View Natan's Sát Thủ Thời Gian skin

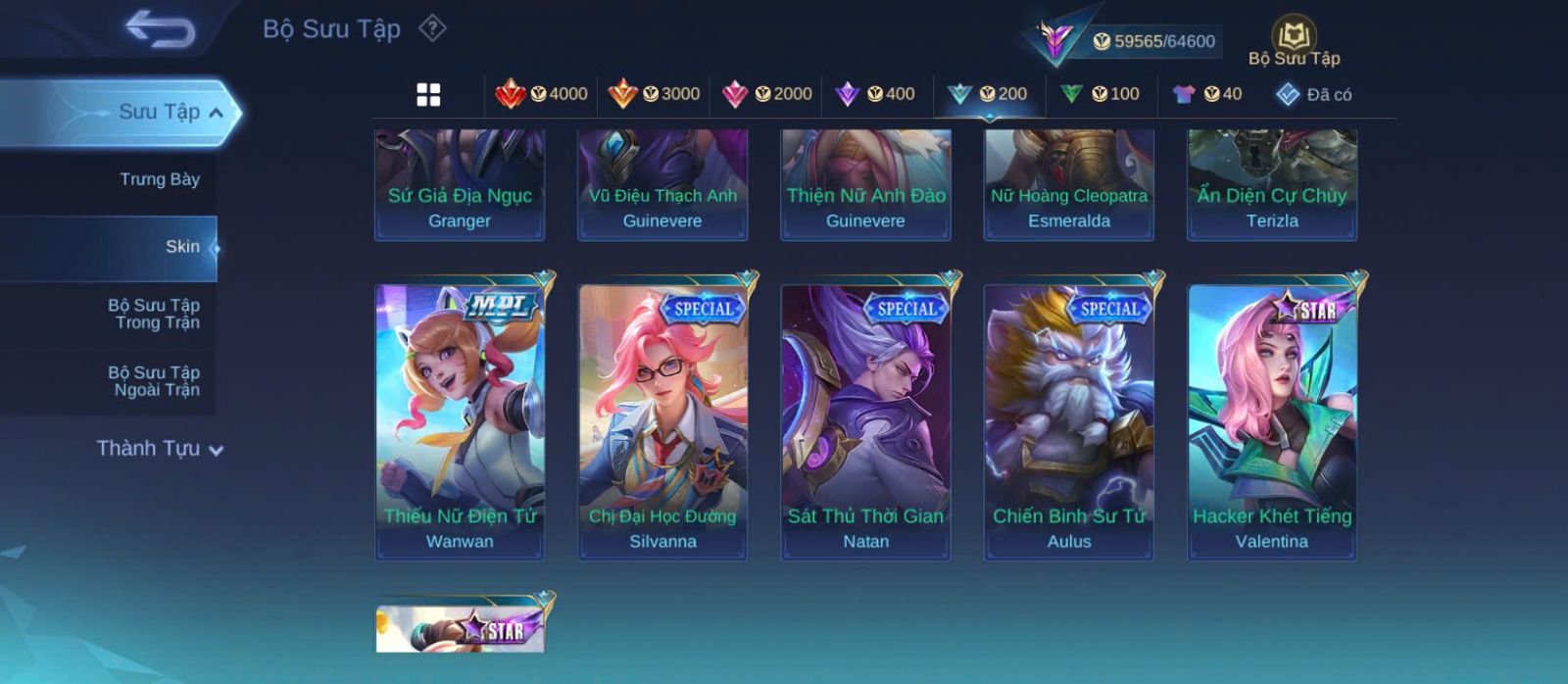tap(865, 421)
